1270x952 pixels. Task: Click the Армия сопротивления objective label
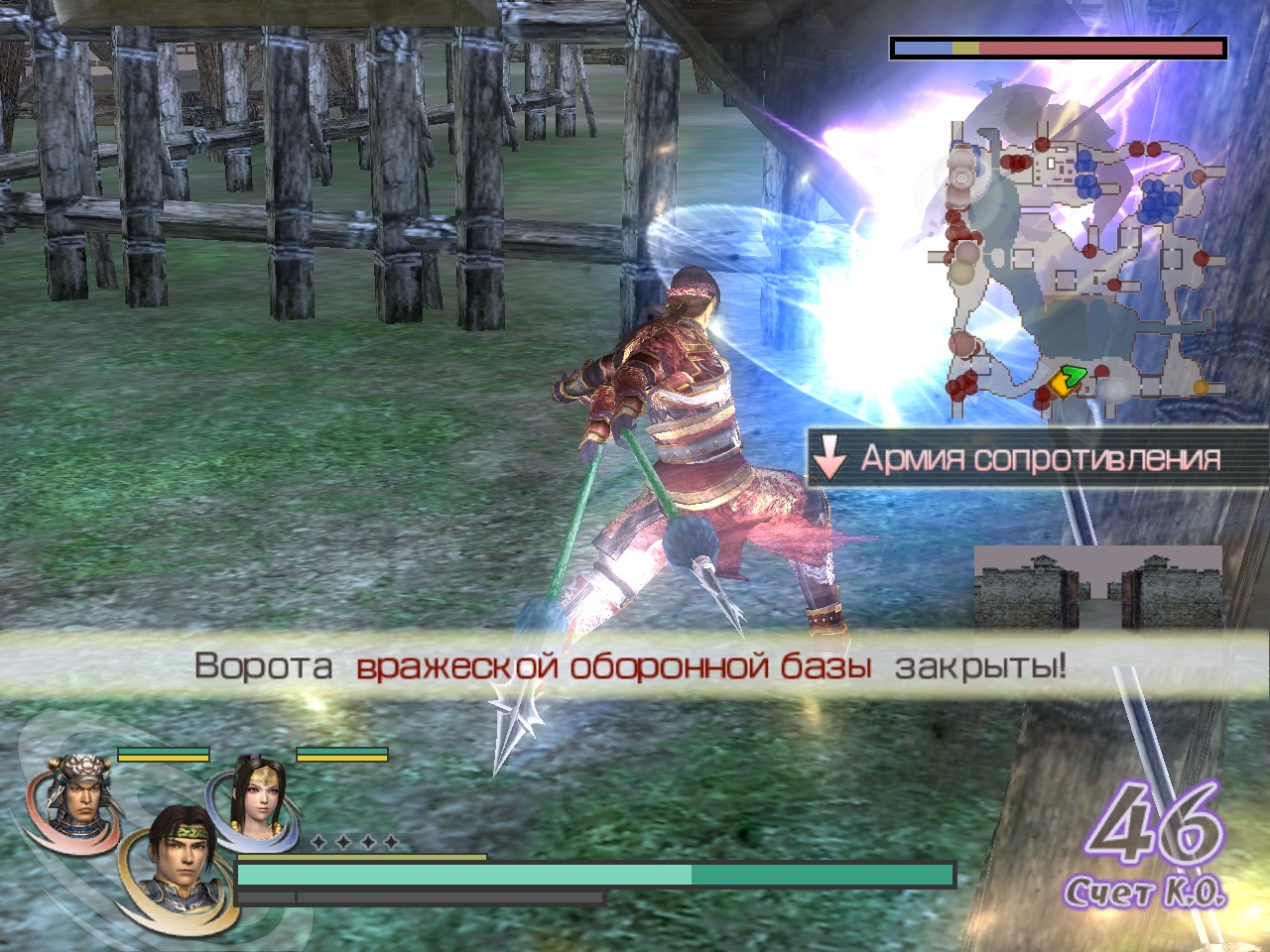coord(1038,458)
